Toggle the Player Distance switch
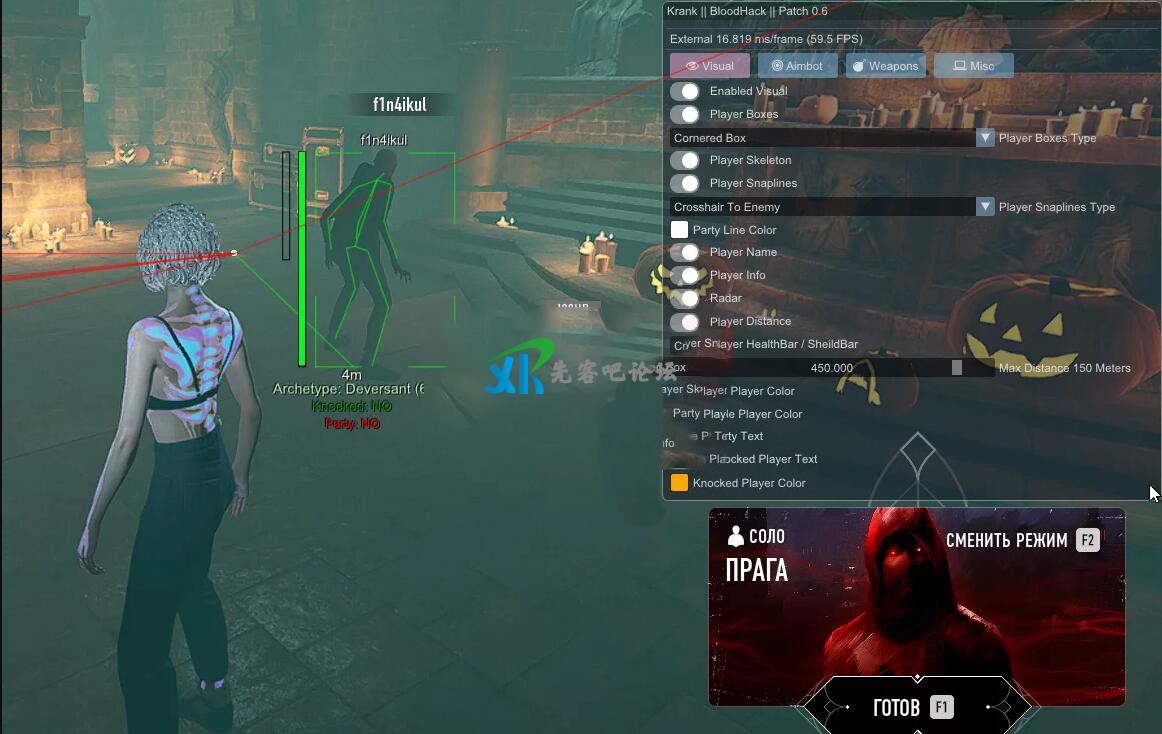The image size is (1162, 734). tap(685, 321)
